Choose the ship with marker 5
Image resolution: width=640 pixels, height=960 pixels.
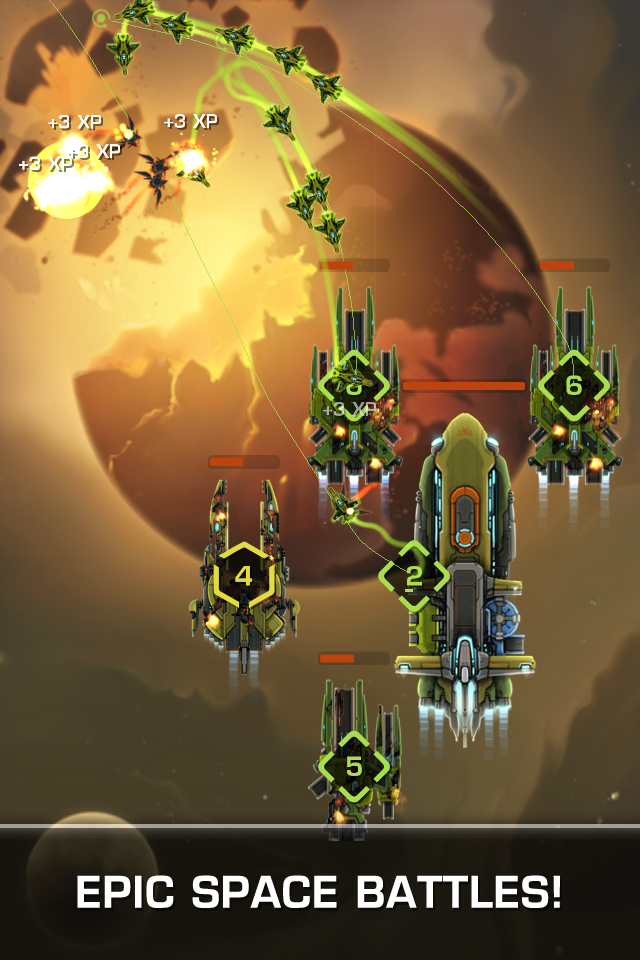click(x=354, y=767)
